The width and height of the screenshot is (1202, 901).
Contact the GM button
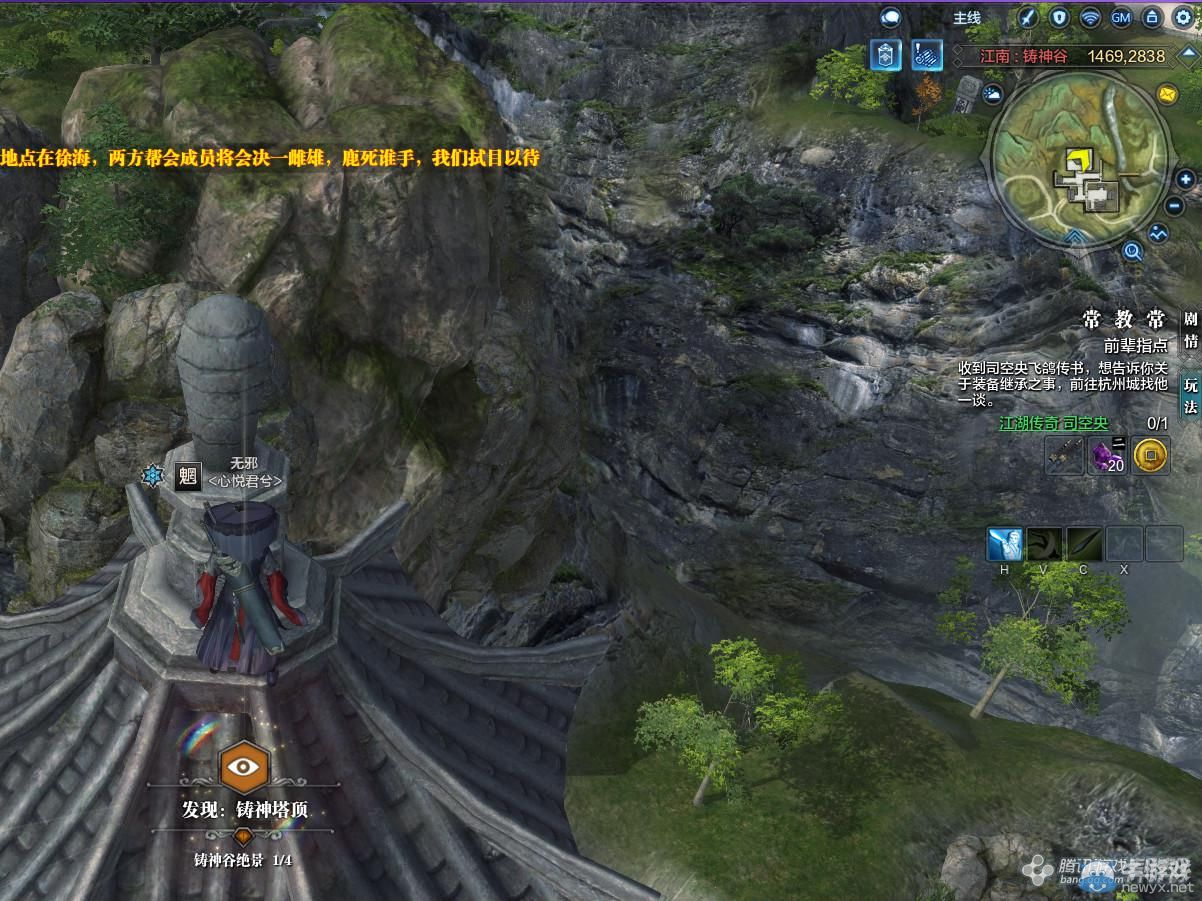click(1121, 17)
